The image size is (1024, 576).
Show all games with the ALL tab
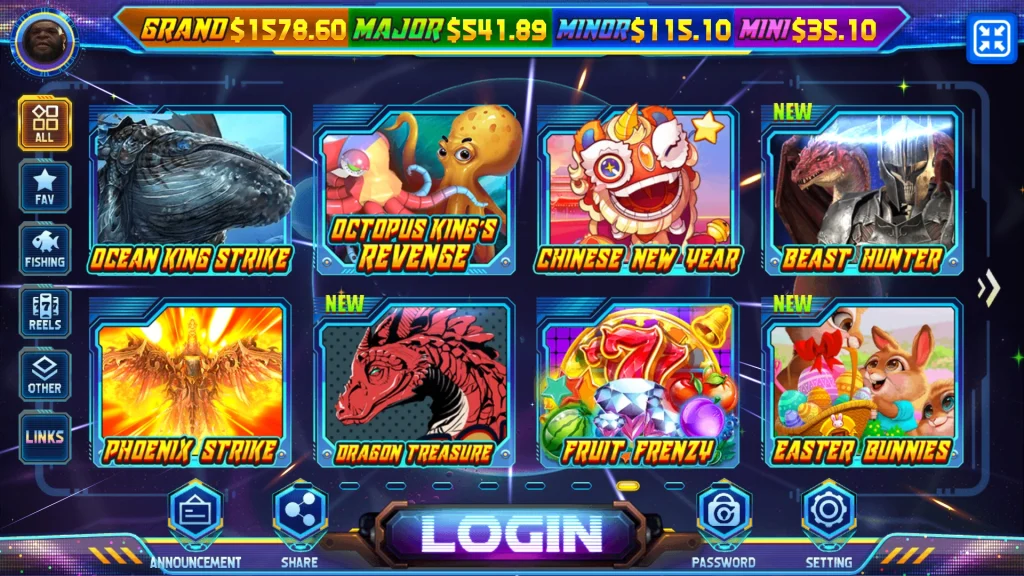(45, 124)
